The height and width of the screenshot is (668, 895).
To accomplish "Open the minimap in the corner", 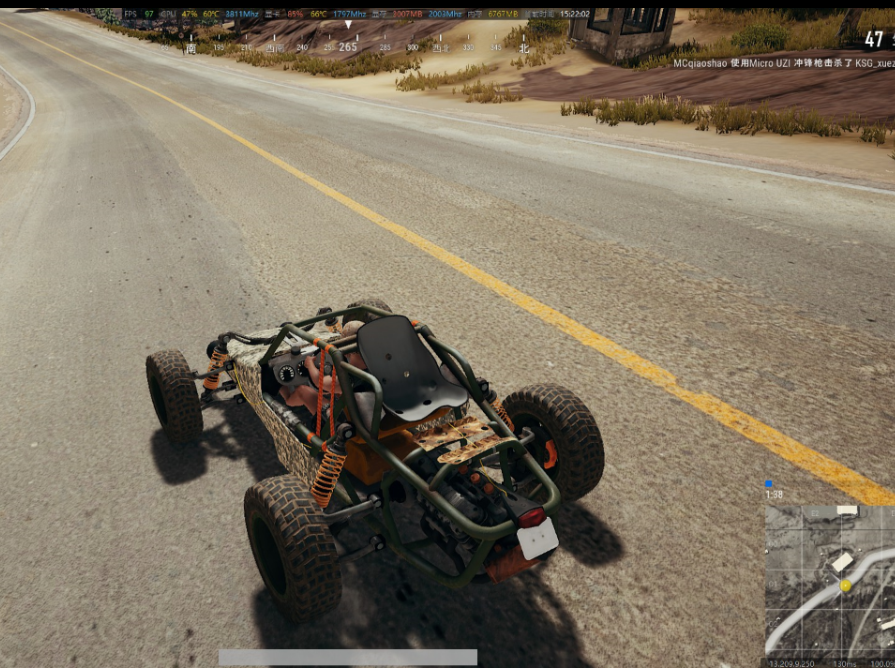I will (x=830, y=580).
